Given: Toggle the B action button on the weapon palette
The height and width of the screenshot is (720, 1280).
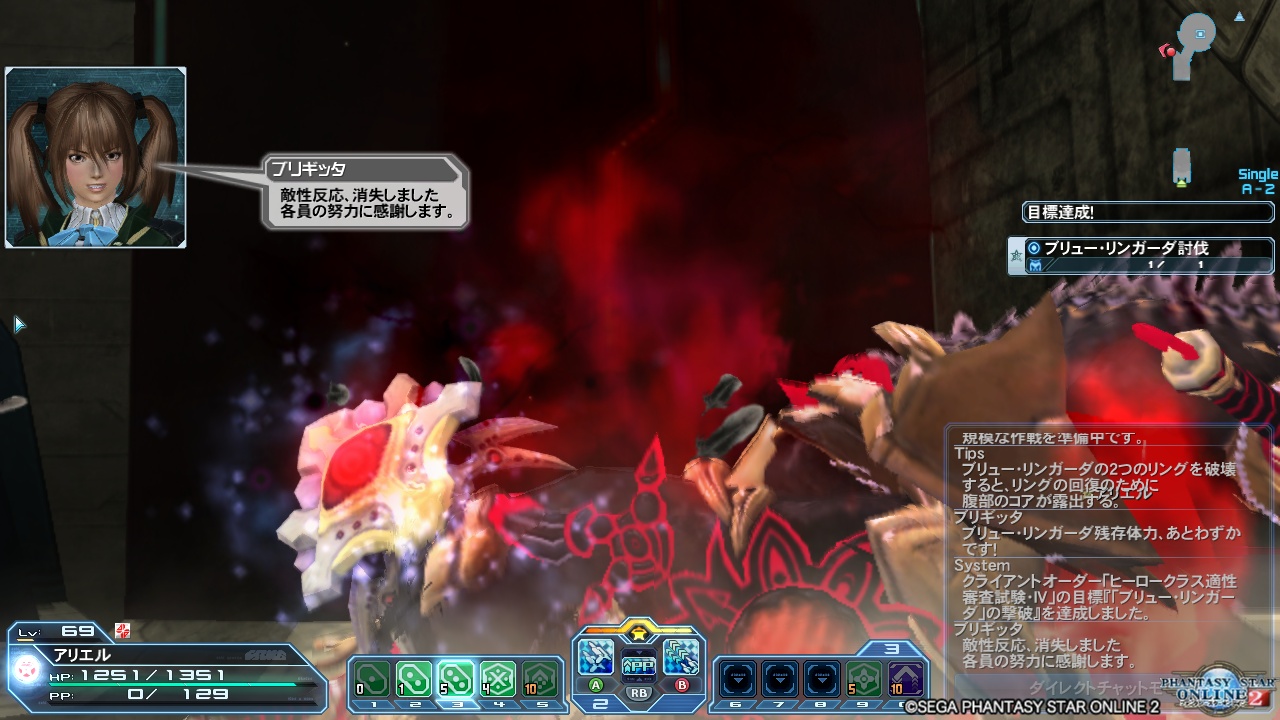Looking at the screenshot, I should pyautogui.click(x=682, y=684).
